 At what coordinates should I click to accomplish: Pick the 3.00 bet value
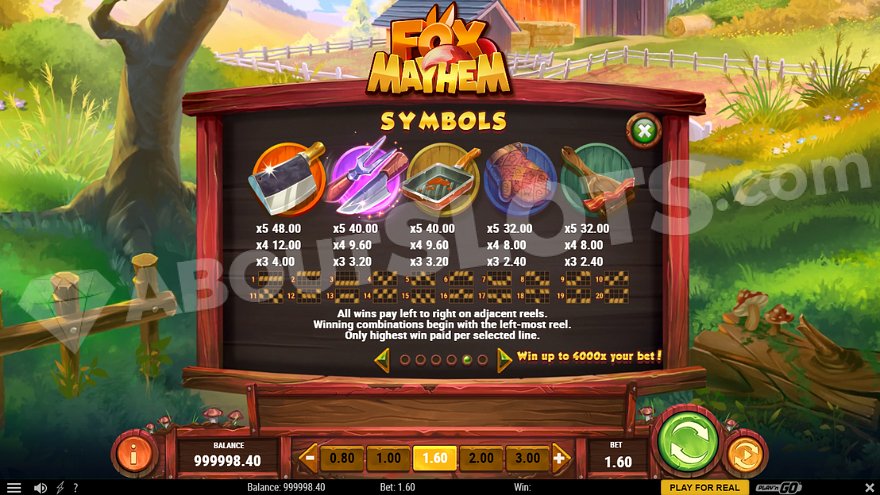coord(527,459)
